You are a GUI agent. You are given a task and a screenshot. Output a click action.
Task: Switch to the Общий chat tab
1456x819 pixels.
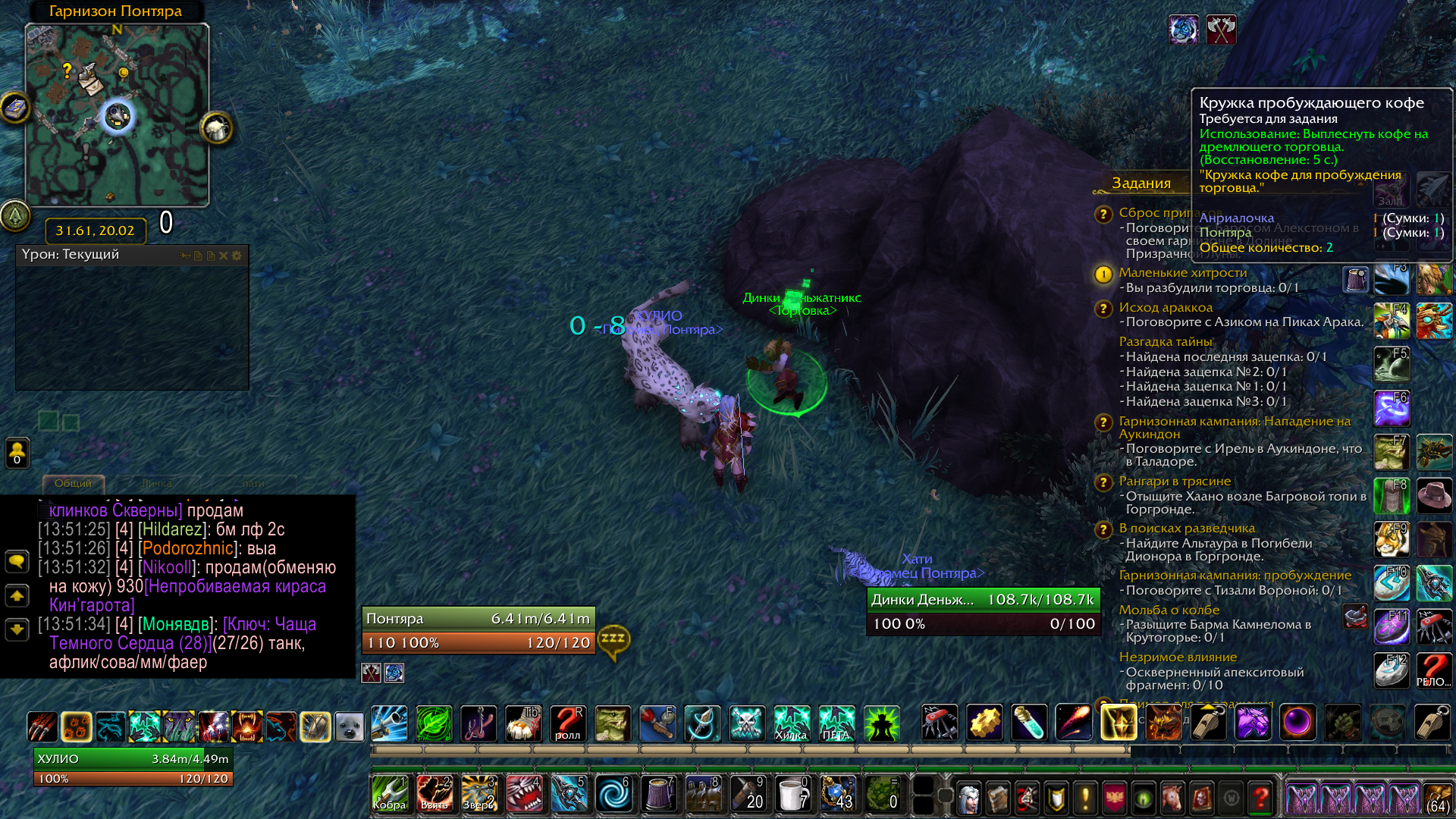73,483
